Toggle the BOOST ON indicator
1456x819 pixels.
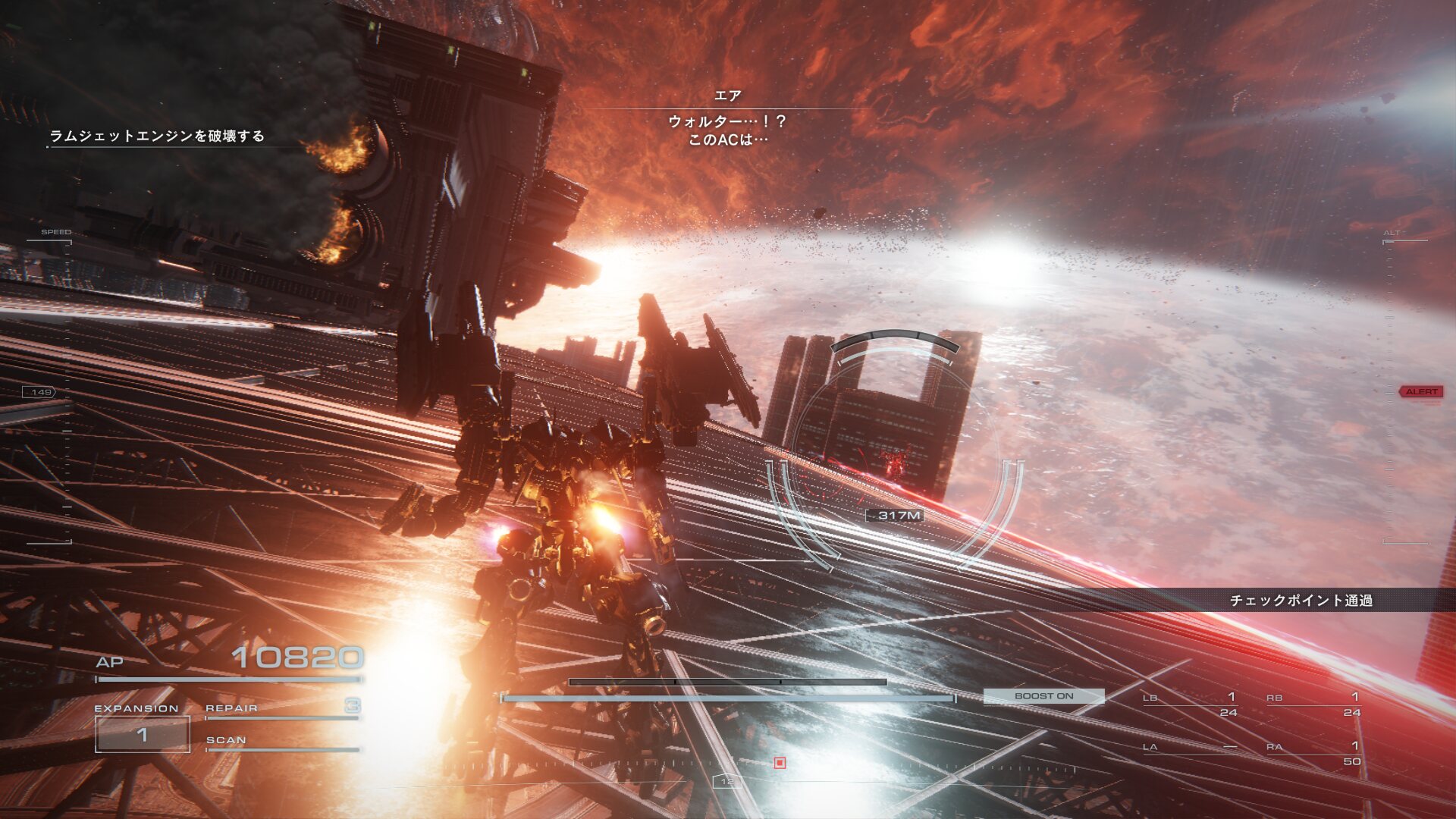click(x=1043, y=696)
